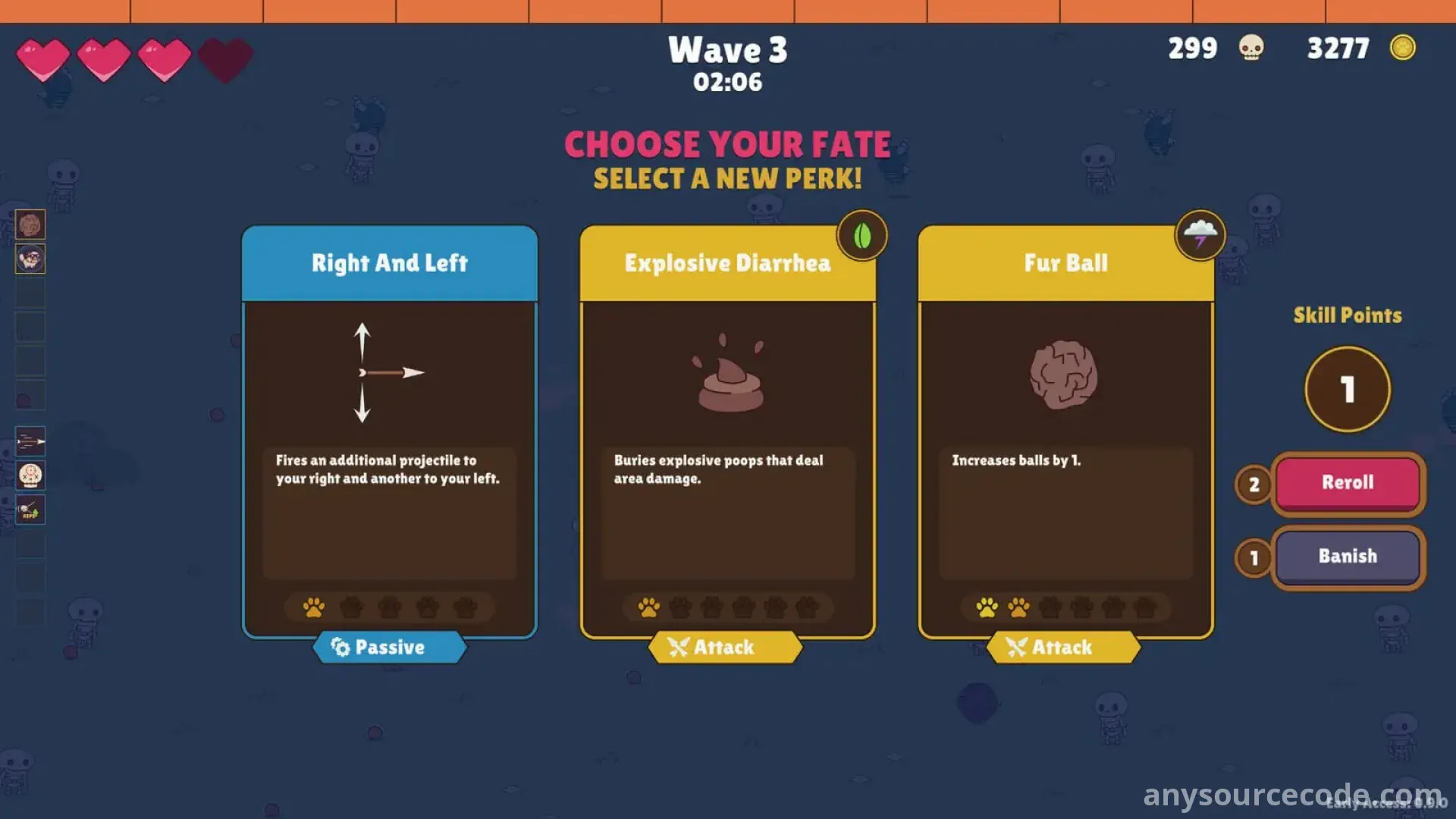Click the fur ball icon in the sidebar

click(30, 224)
